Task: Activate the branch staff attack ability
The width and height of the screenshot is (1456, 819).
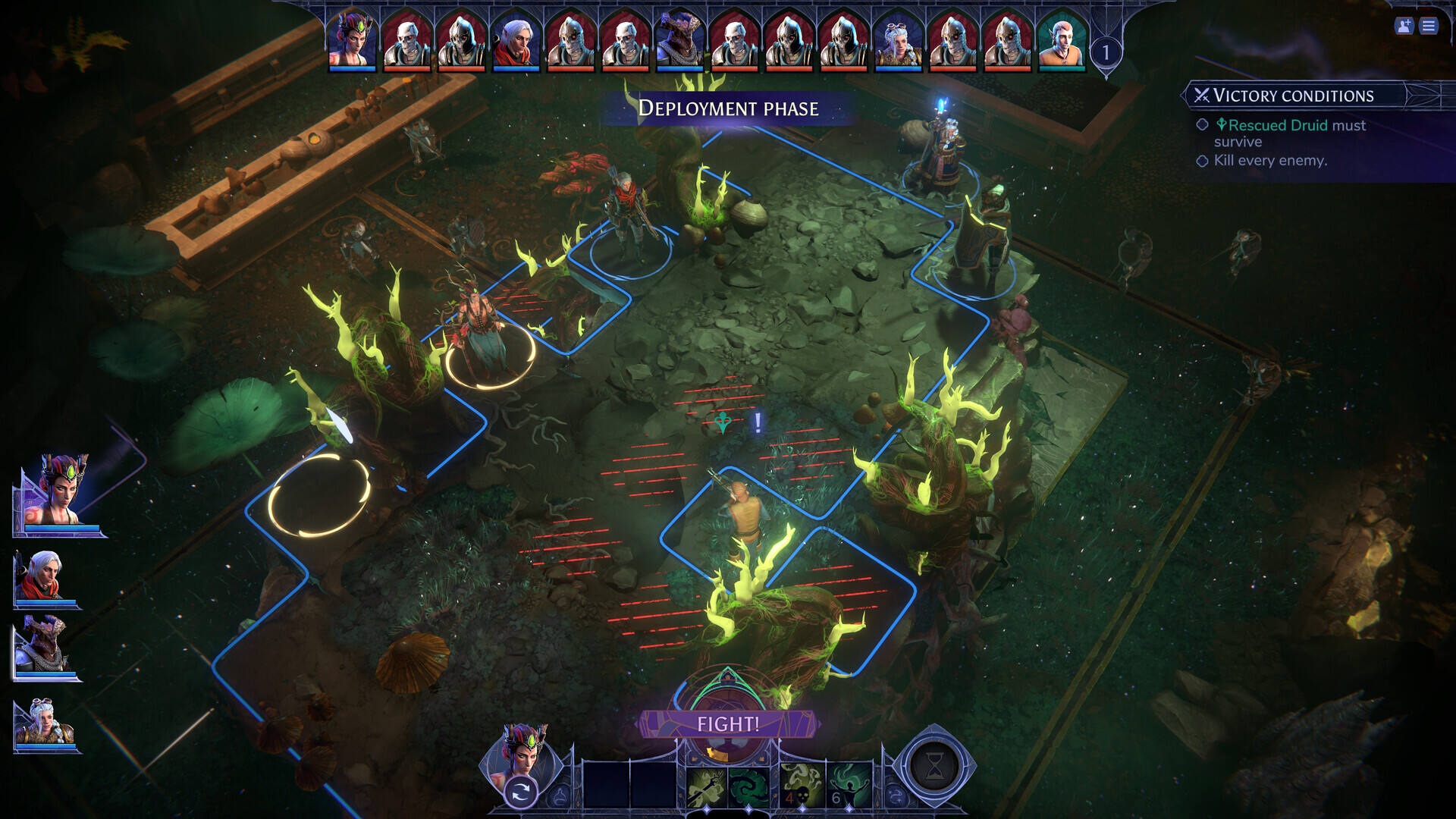Action: 707,786
